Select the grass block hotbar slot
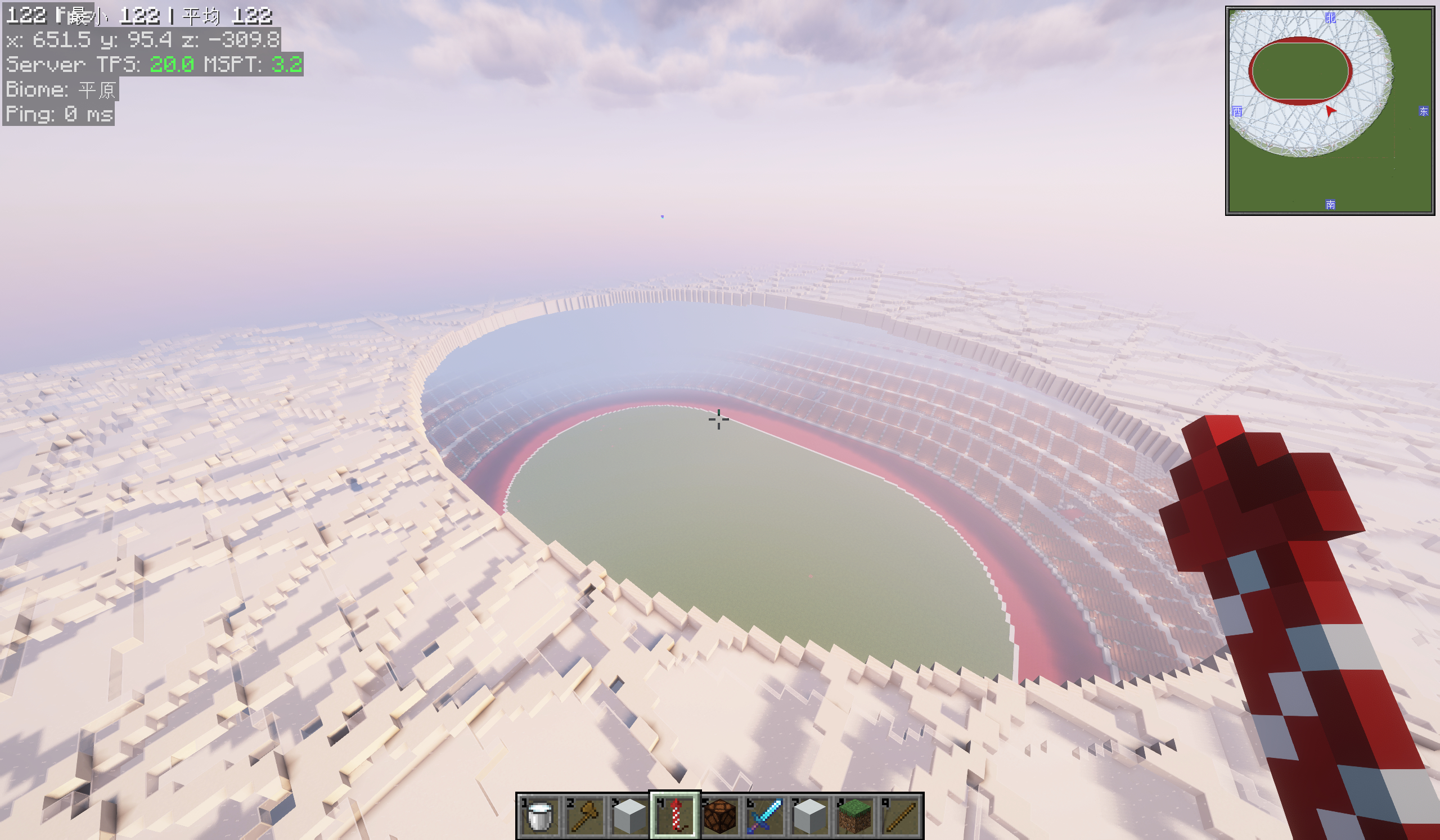 coord(856,815)
